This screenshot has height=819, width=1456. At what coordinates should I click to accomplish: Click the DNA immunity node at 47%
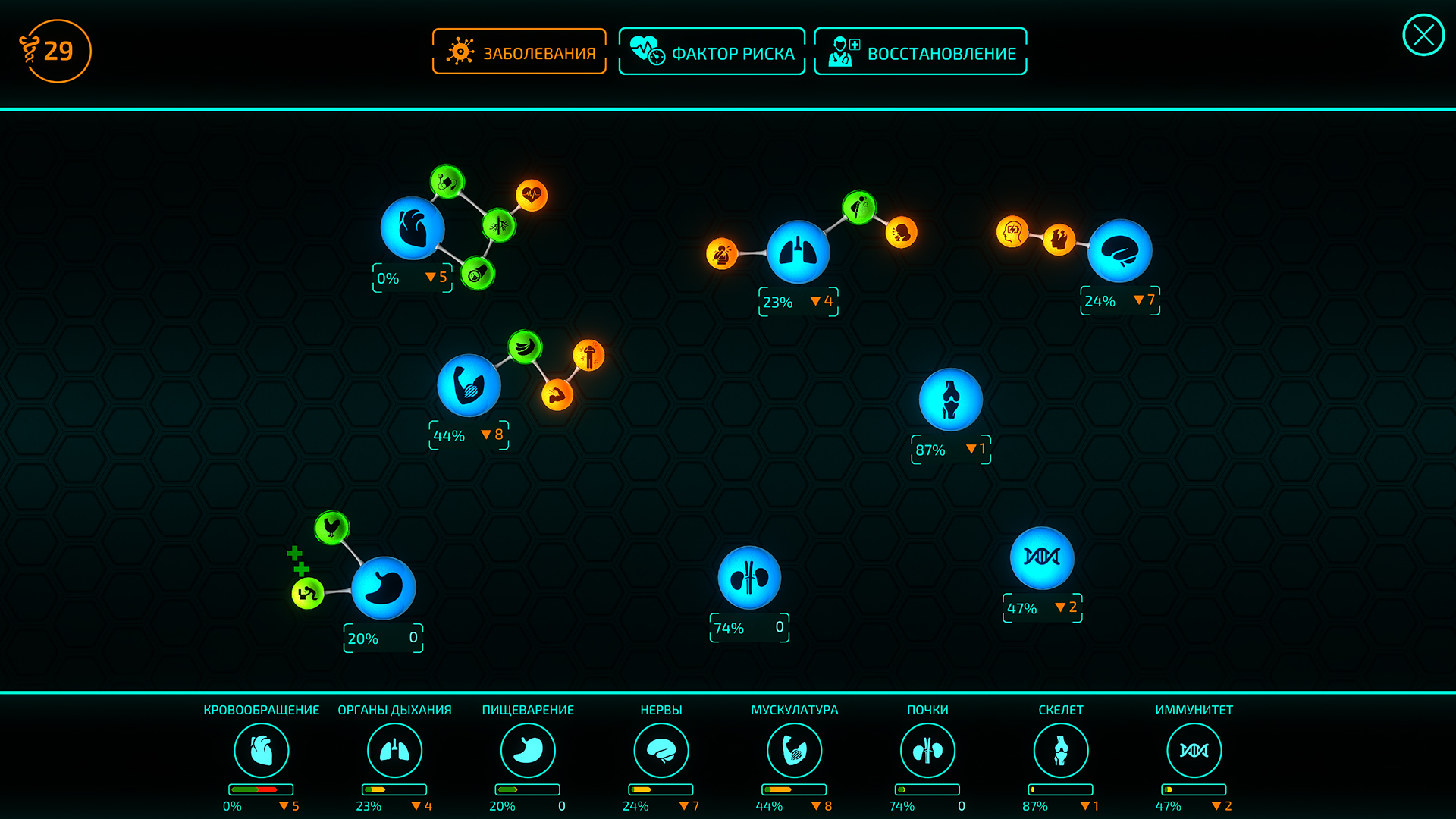[1042, 558]
